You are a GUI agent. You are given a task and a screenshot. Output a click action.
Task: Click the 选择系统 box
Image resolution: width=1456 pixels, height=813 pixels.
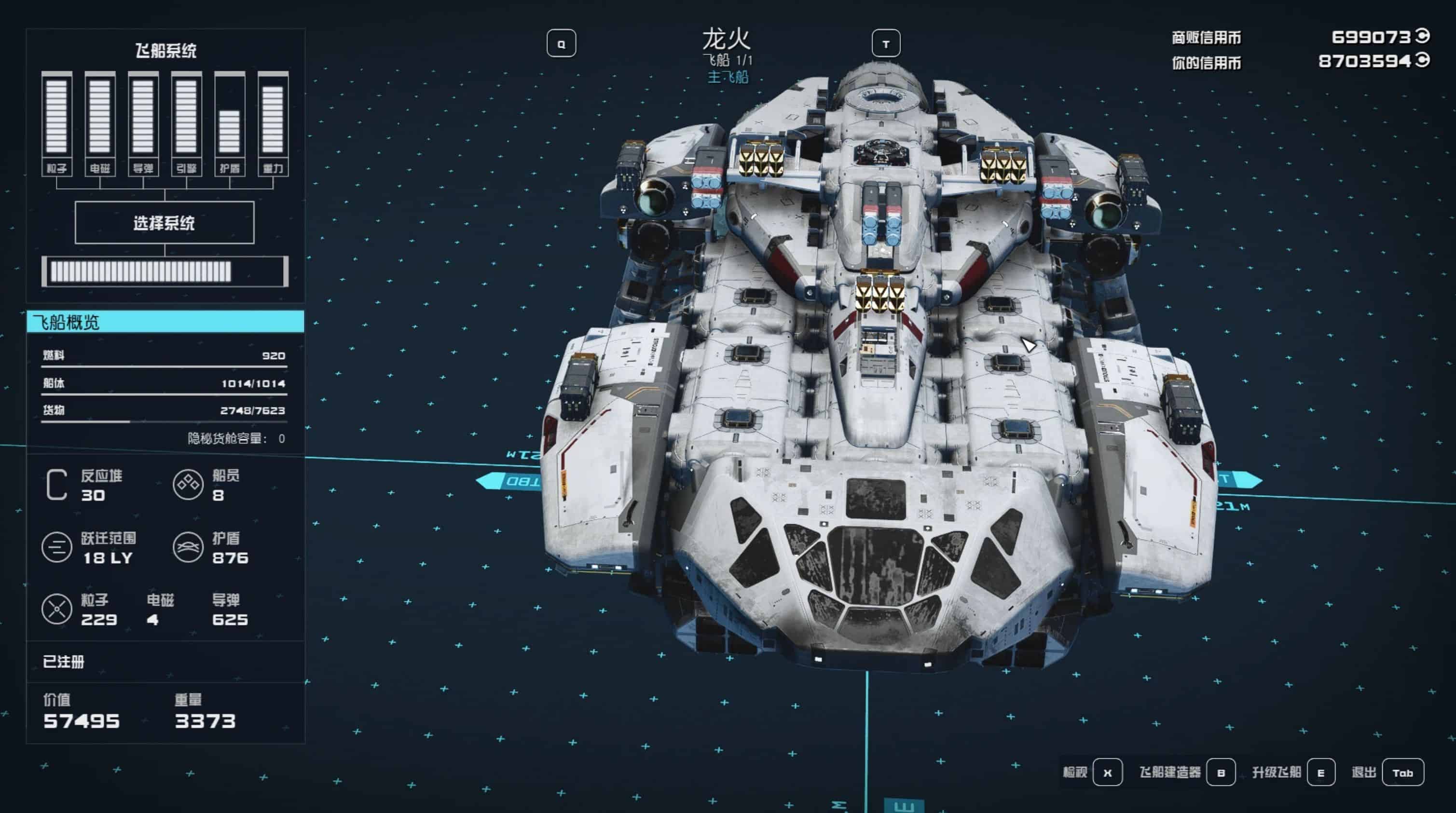[x=165, y=223]
